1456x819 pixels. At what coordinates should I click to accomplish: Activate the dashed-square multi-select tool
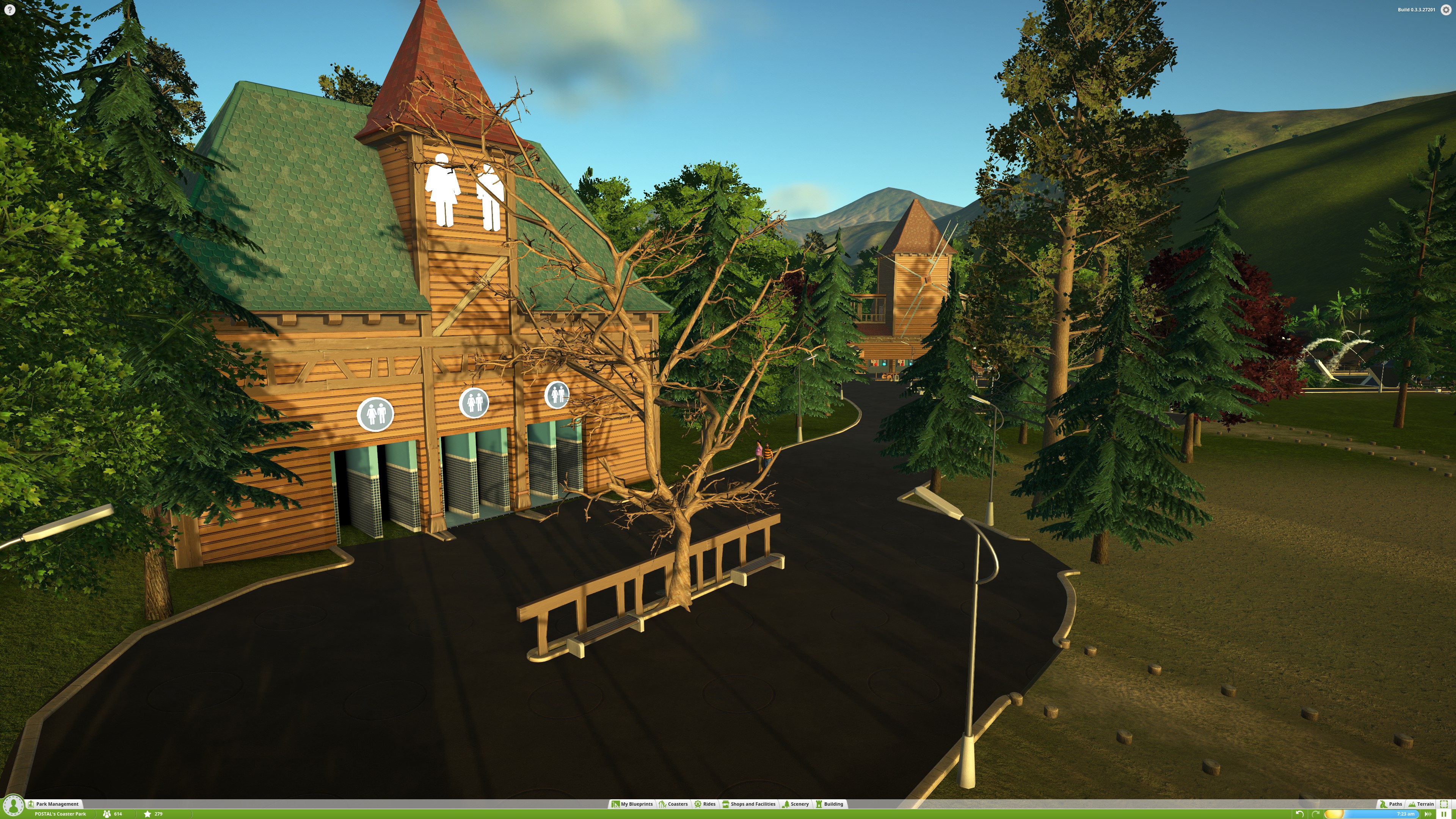1443,804
